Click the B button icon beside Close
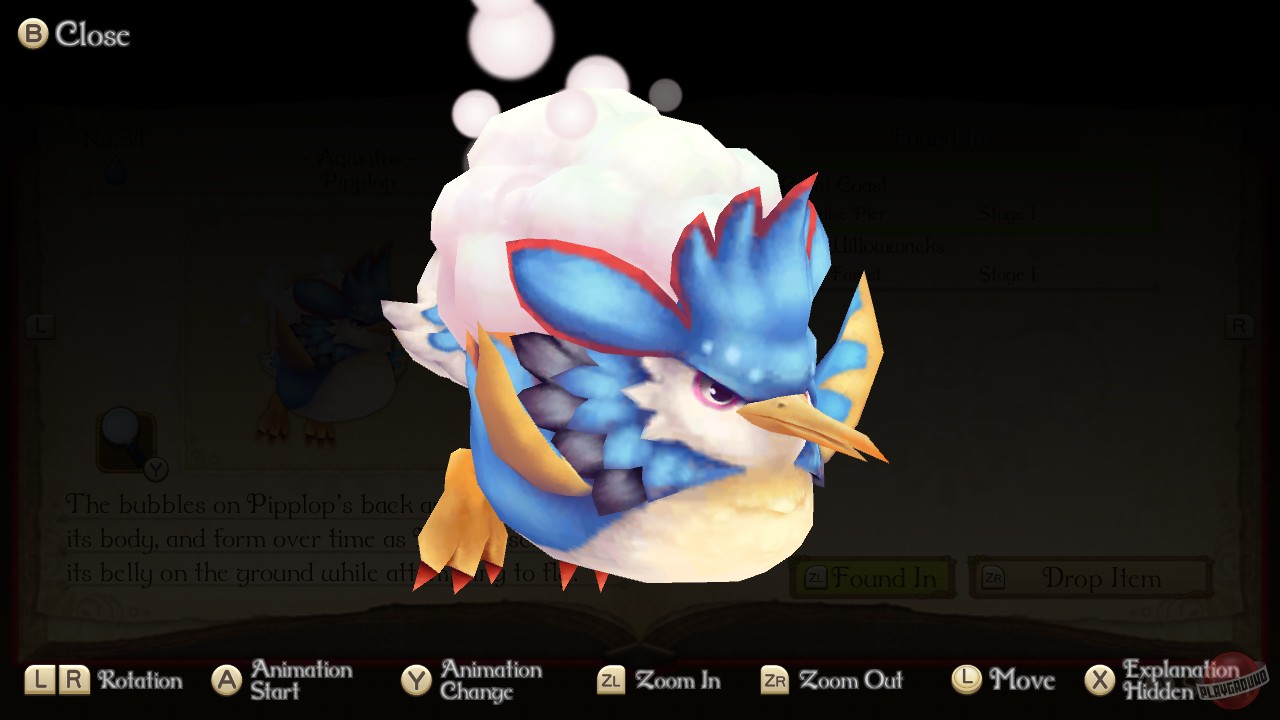Image resolution: width=1280 pixels, height=720 pixels. point(30,34)
